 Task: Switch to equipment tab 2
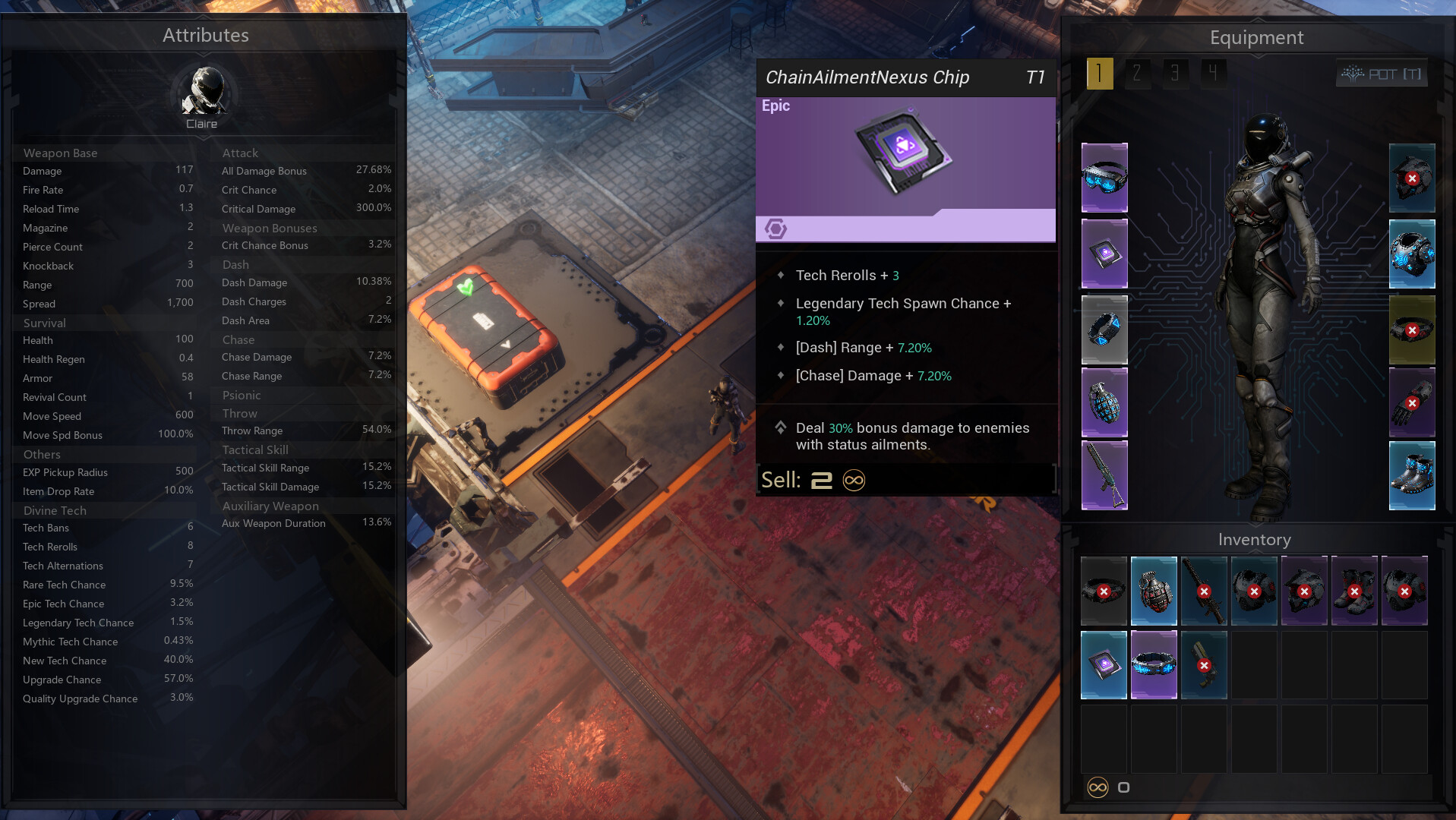pos(1137,74)
